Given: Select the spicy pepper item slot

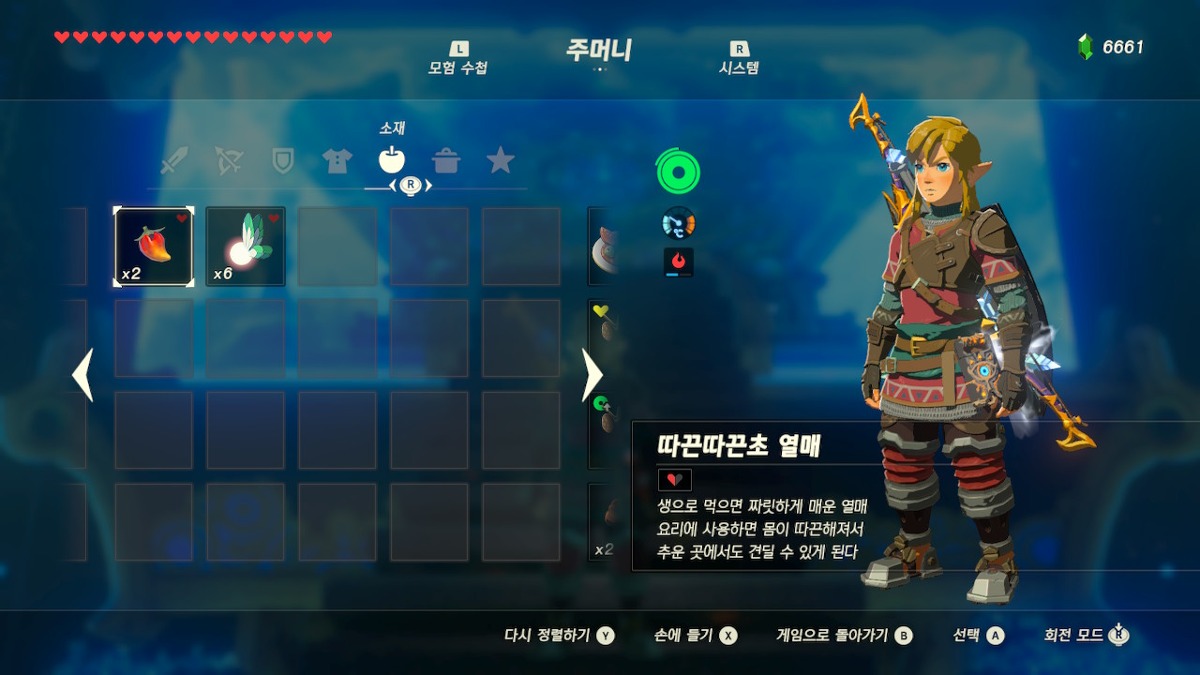Looking at the screenshot, I should tap(153, 247).
